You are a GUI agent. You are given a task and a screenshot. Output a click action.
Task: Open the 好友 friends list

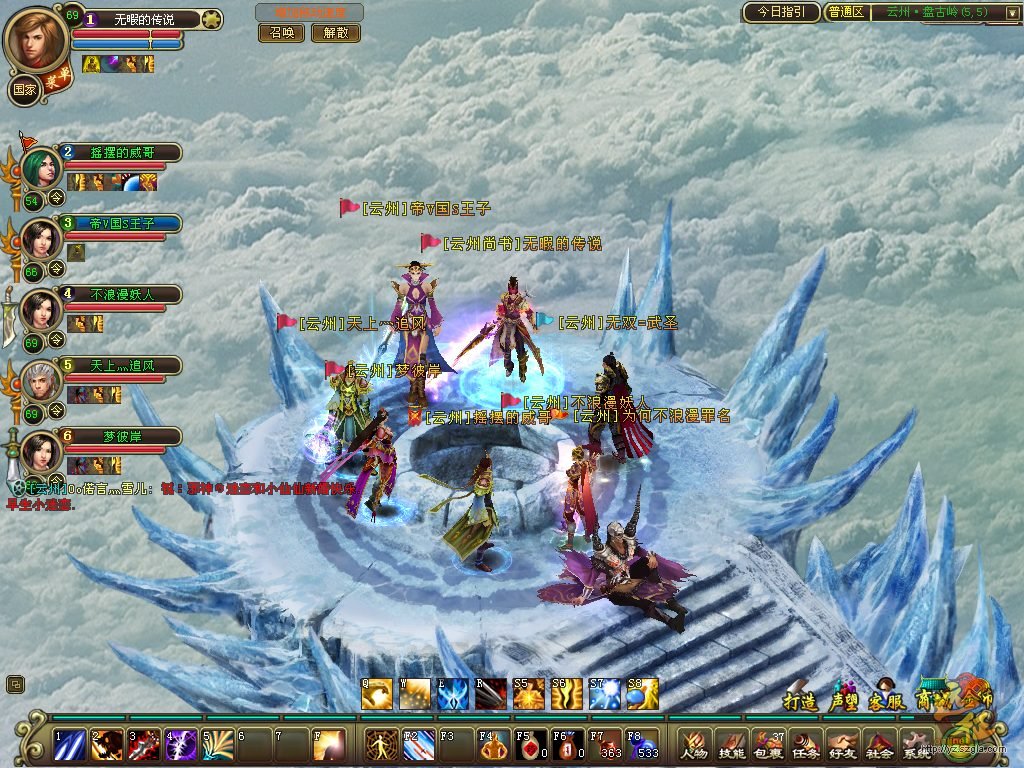tap(841, 744)
